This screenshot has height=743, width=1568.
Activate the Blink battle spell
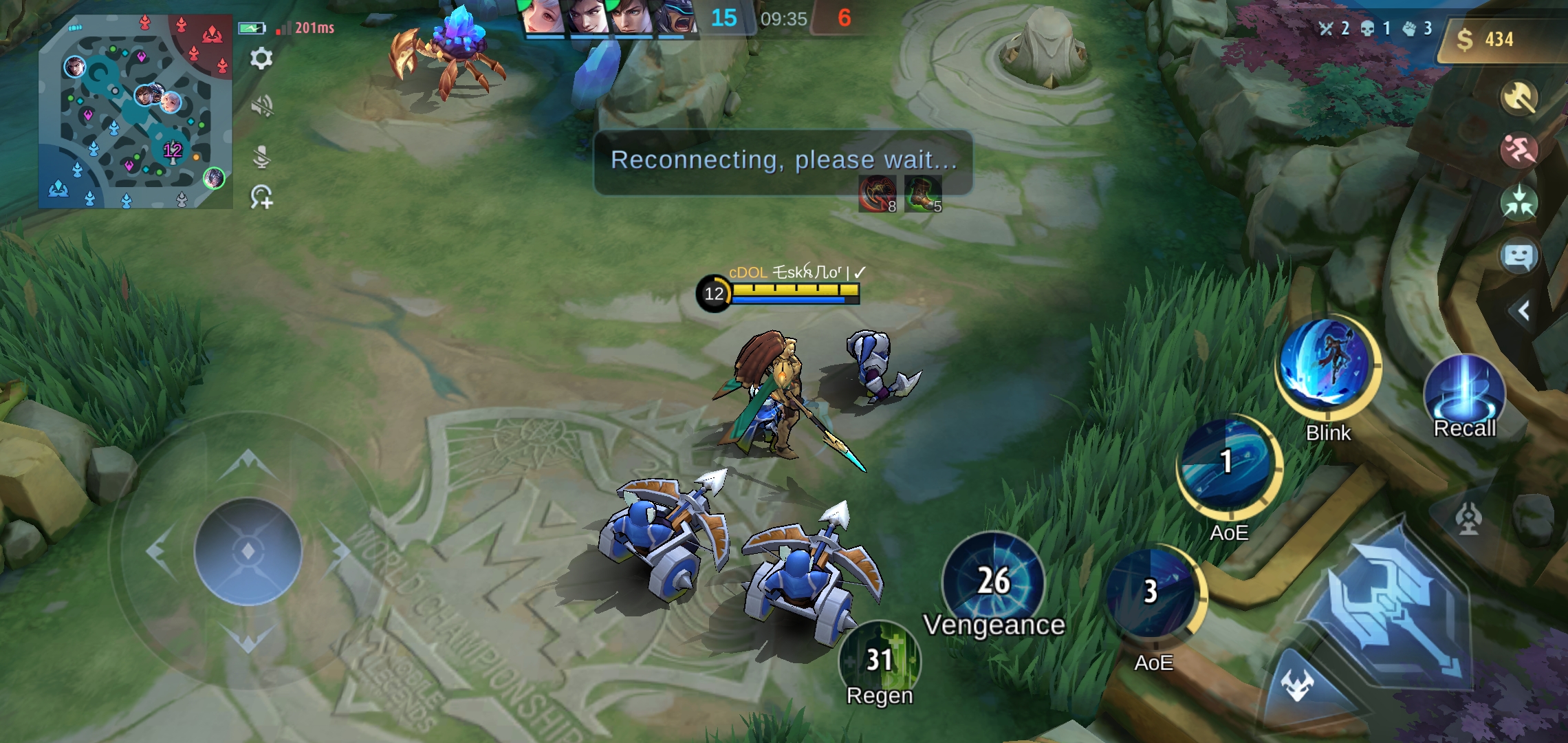(x=1328, y=363)
